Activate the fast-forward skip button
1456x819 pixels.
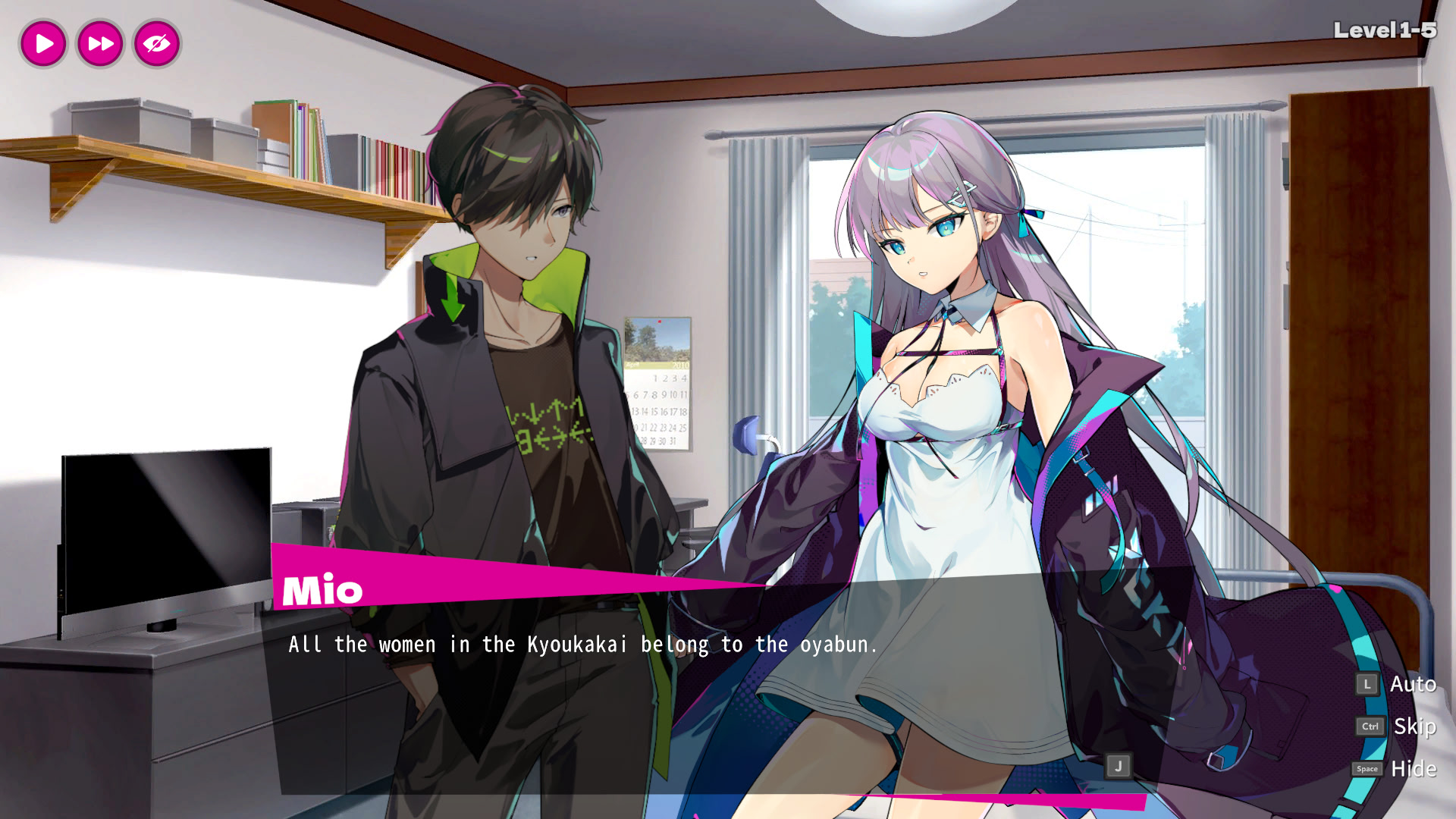100,43
